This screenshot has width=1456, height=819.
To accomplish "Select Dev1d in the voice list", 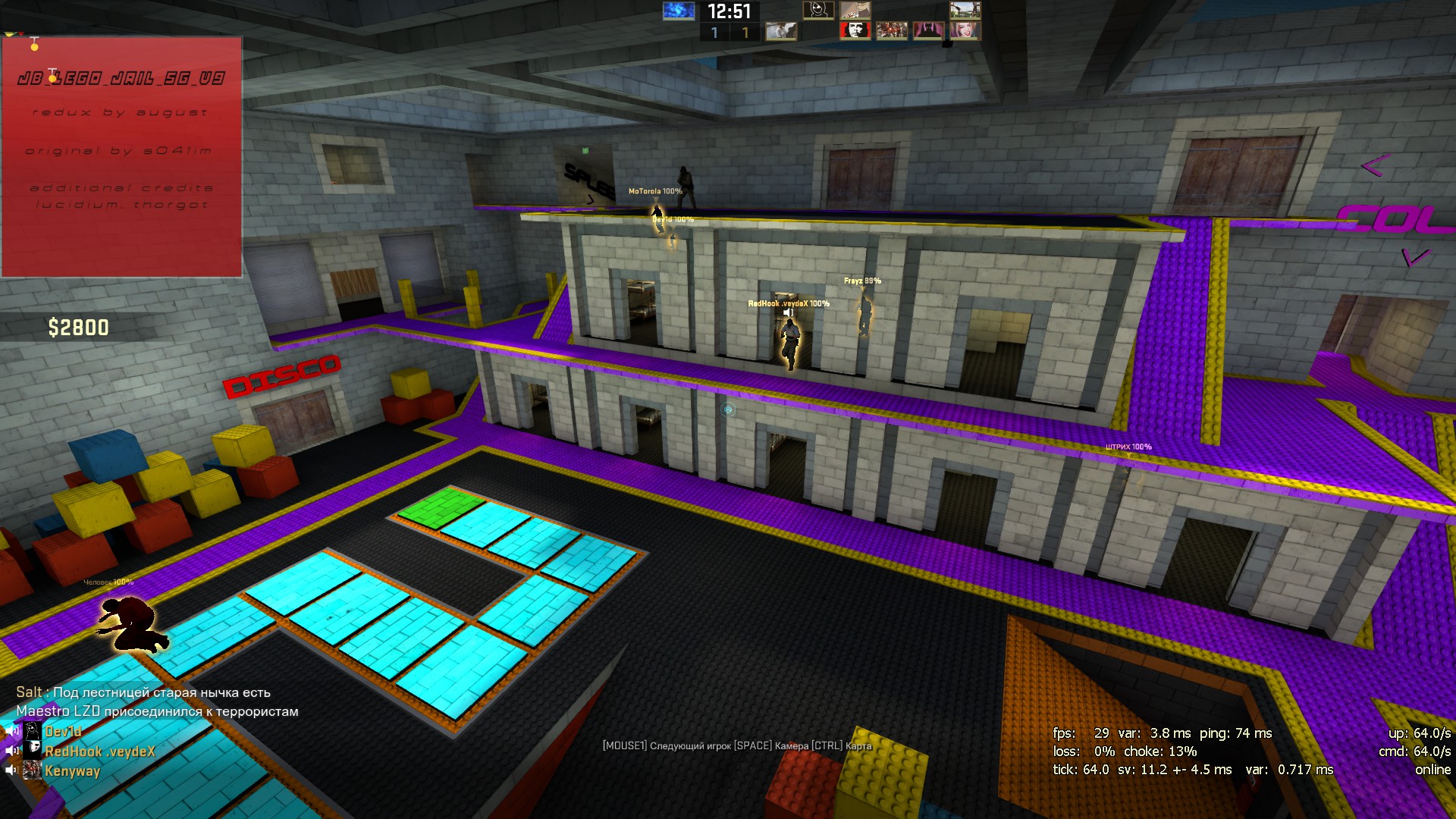I will (63, 732).
